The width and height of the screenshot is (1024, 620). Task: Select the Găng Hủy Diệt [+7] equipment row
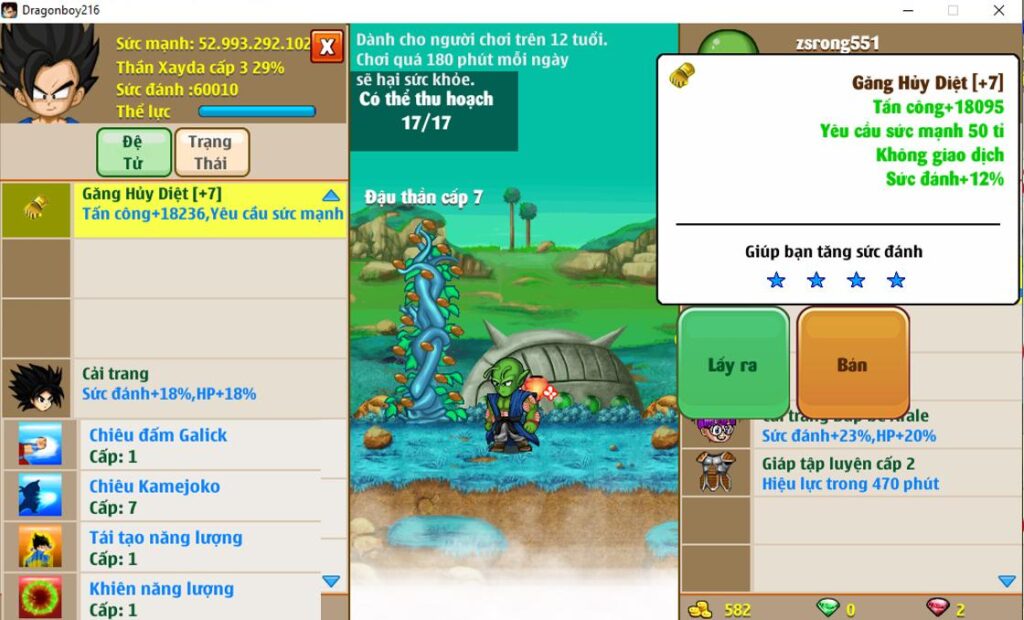210,210
